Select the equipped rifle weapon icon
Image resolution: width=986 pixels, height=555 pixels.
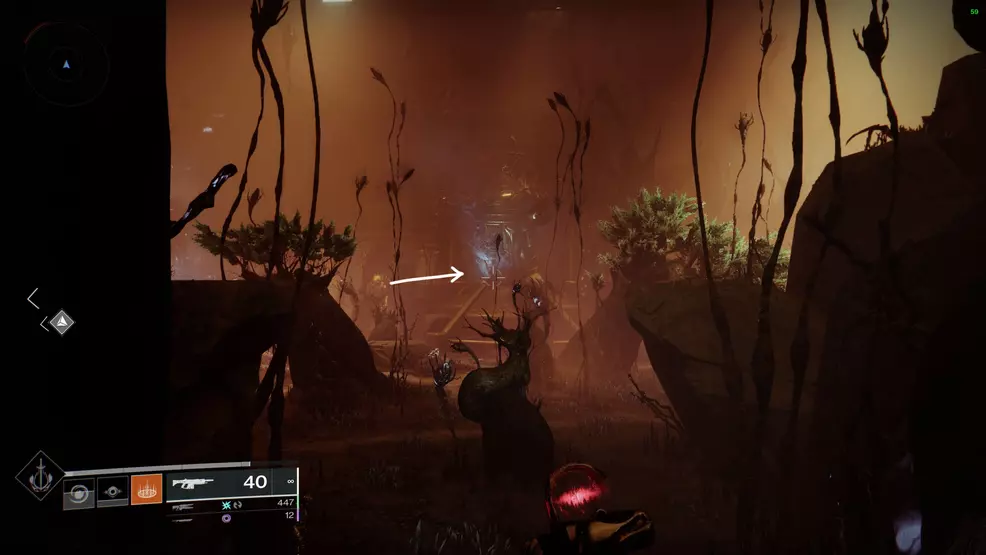pos(195,483)
